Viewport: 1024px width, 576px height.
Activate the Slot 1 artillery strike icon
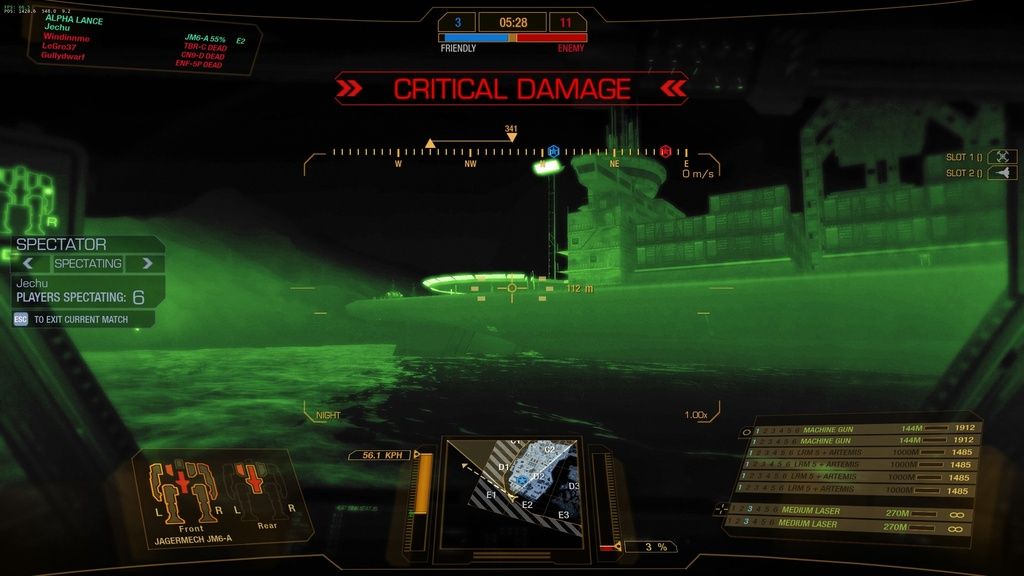pos(1002,157)
